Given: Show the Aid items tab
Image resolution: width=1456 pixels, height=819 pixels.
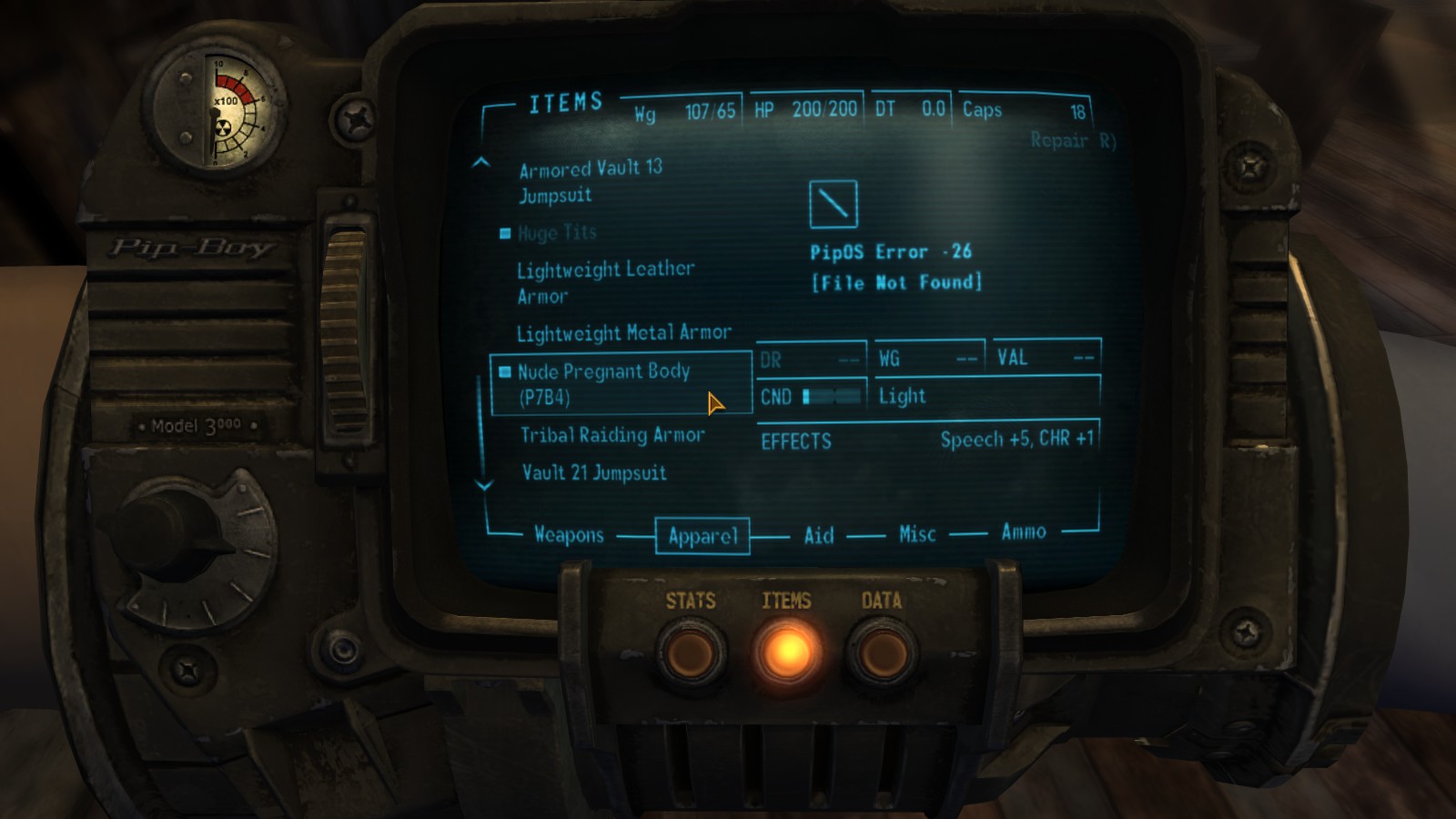Looking at the screenshot, I should [x=819, y=535].
